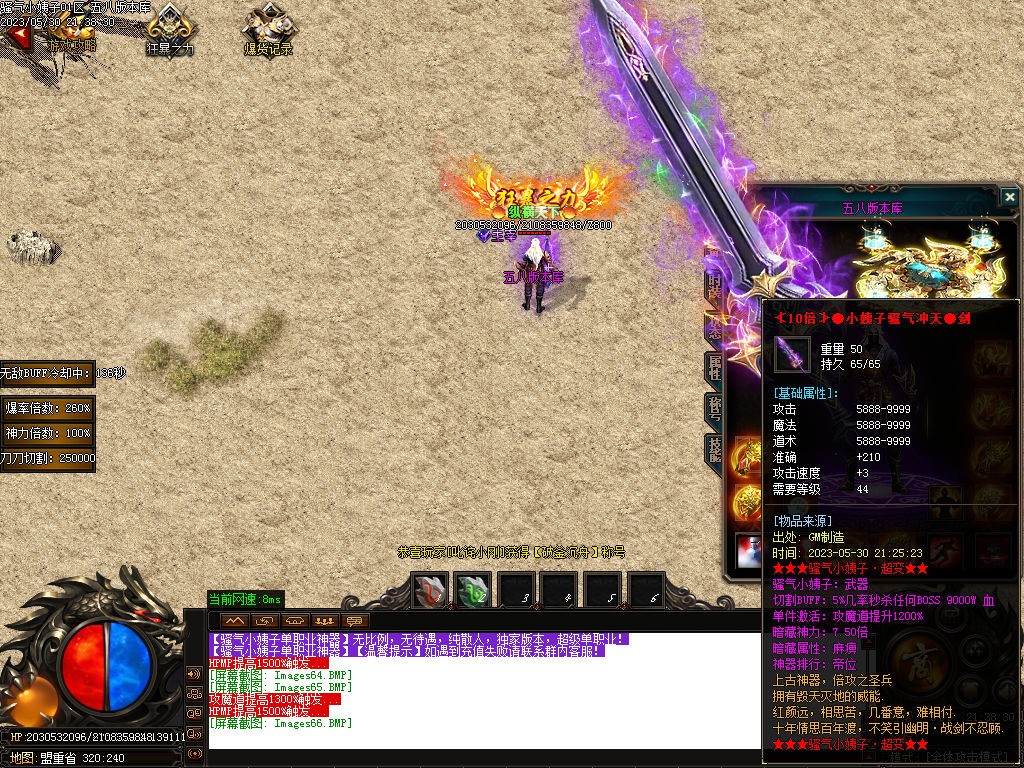Viewport: 1024px width, 768px height.
Task: Open the group members chat toolbar button
Action: [323, 621]
